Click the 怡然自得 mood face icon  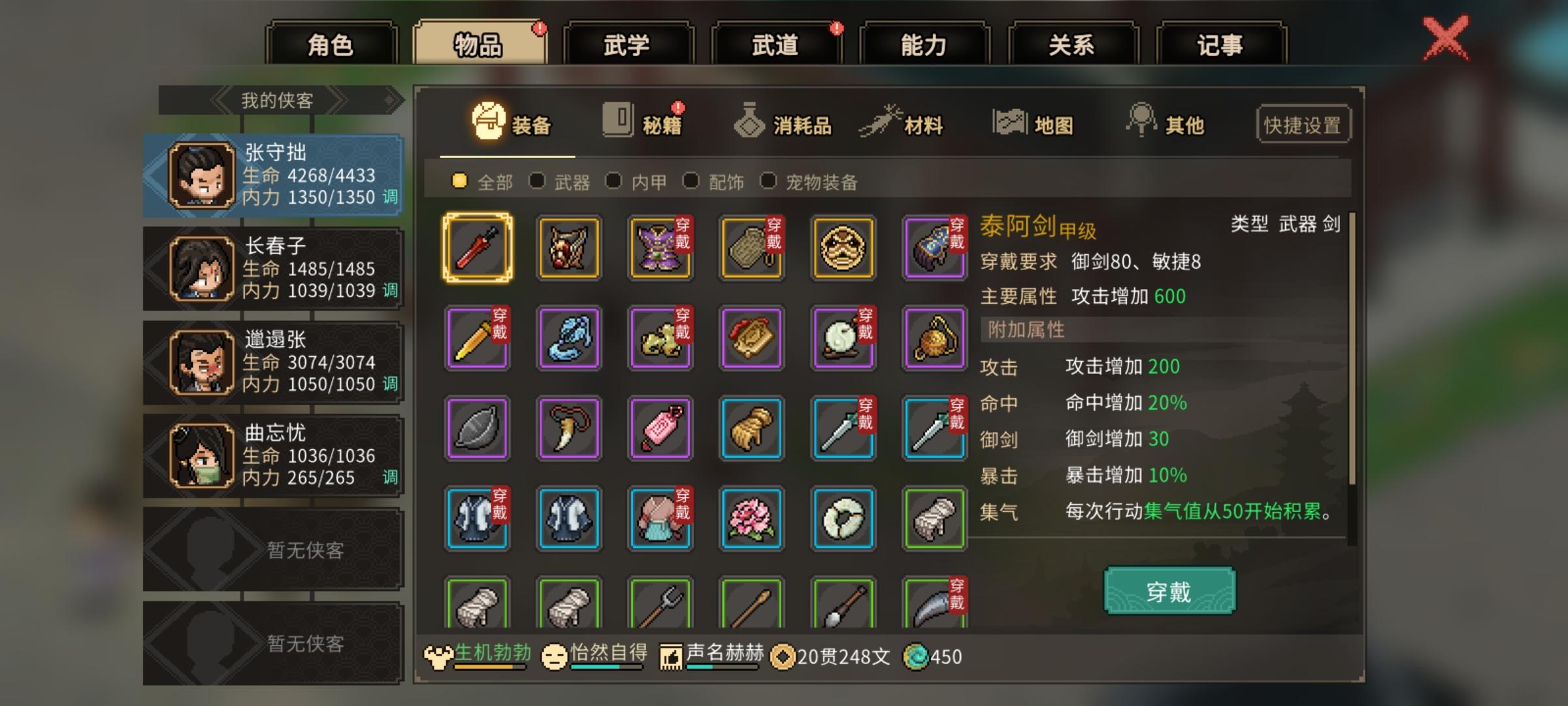[x=557, y=654]
